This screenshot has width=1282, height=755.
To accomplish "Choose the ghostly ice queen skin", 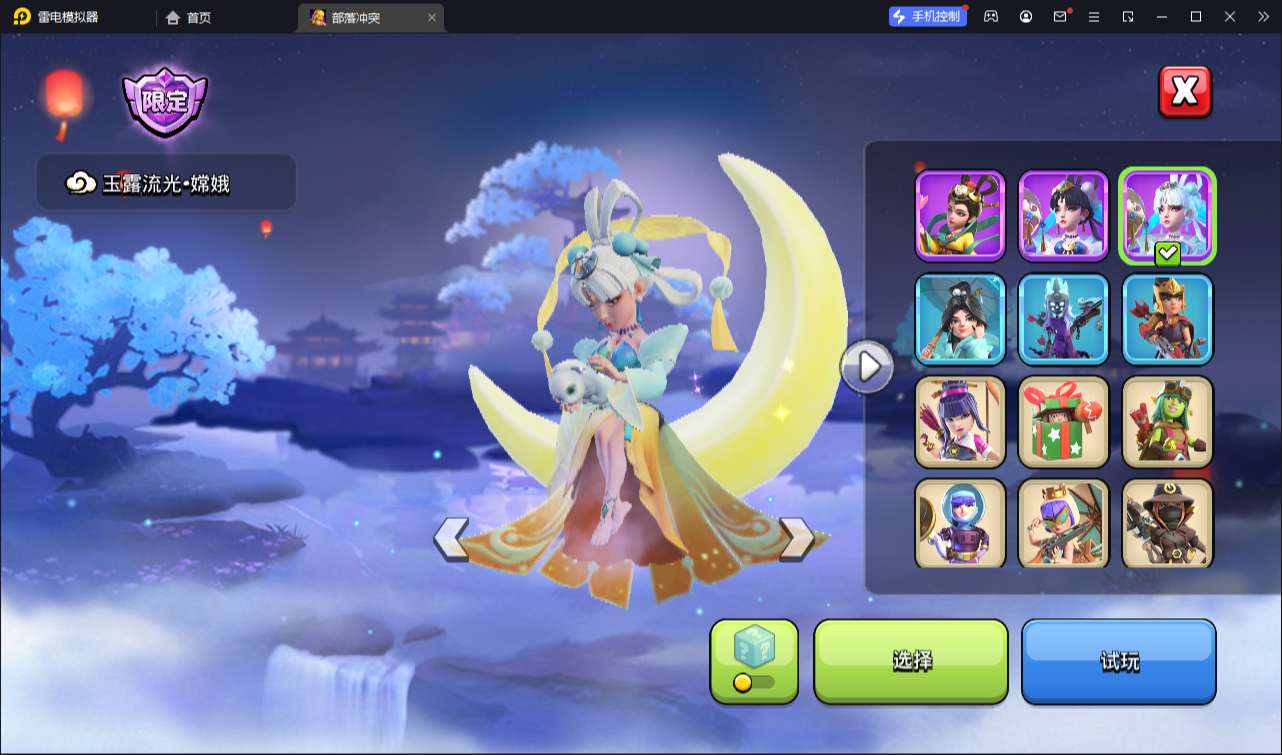I will point(1063,319).
